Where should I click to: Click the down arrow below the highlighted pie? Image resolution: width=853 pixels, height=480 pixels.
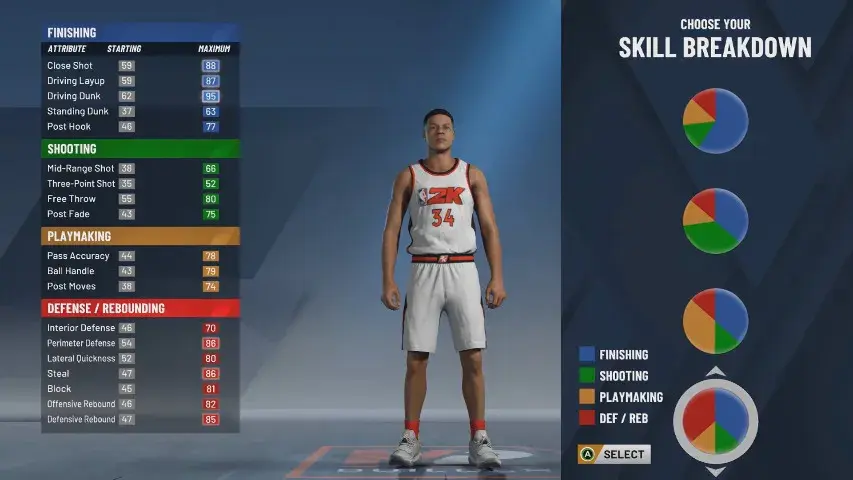pos(715,470)
